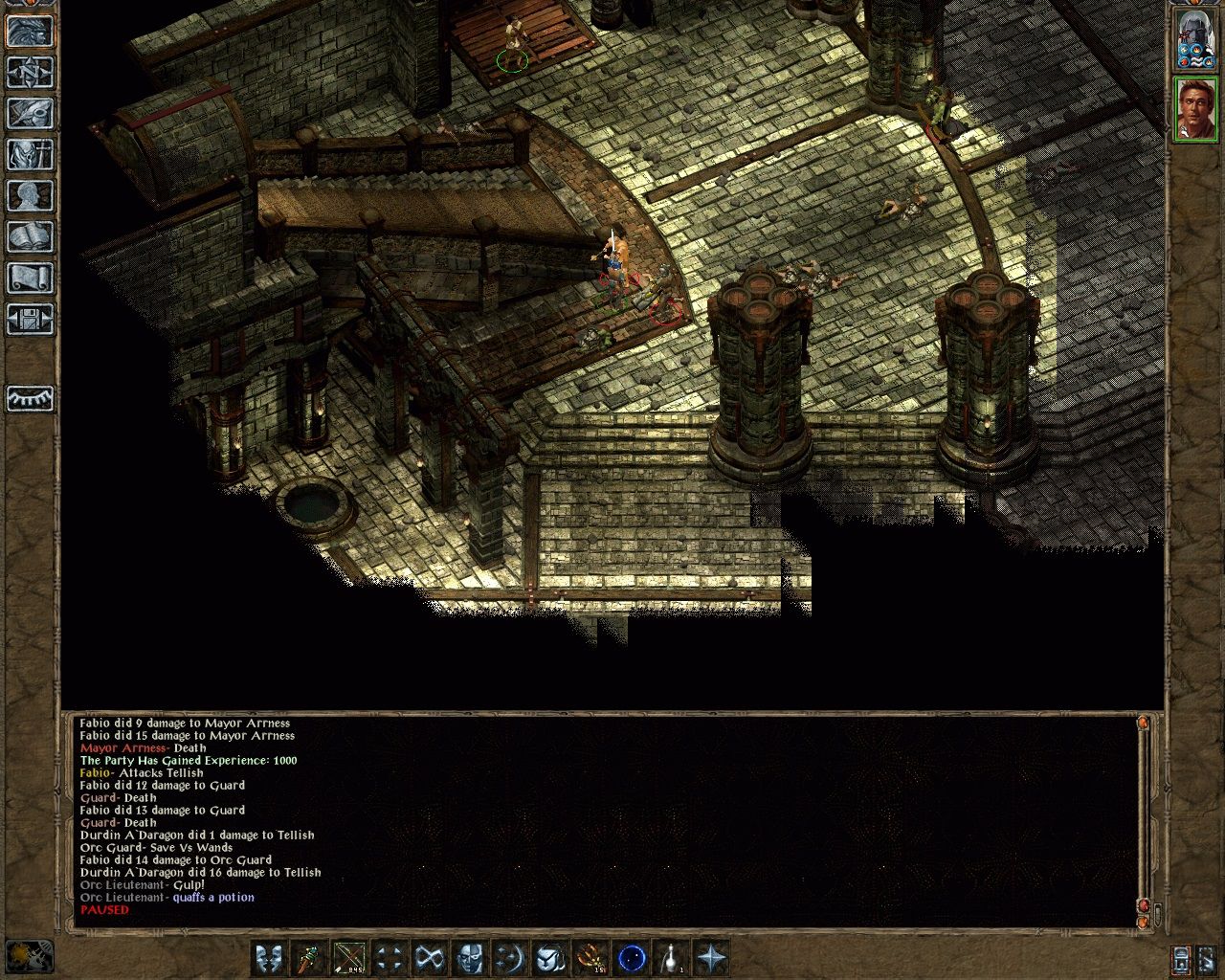Select the melee weapon quick slot
Image resolution: width=1225 pixels, height=980 pixels.
click(311, 955)
